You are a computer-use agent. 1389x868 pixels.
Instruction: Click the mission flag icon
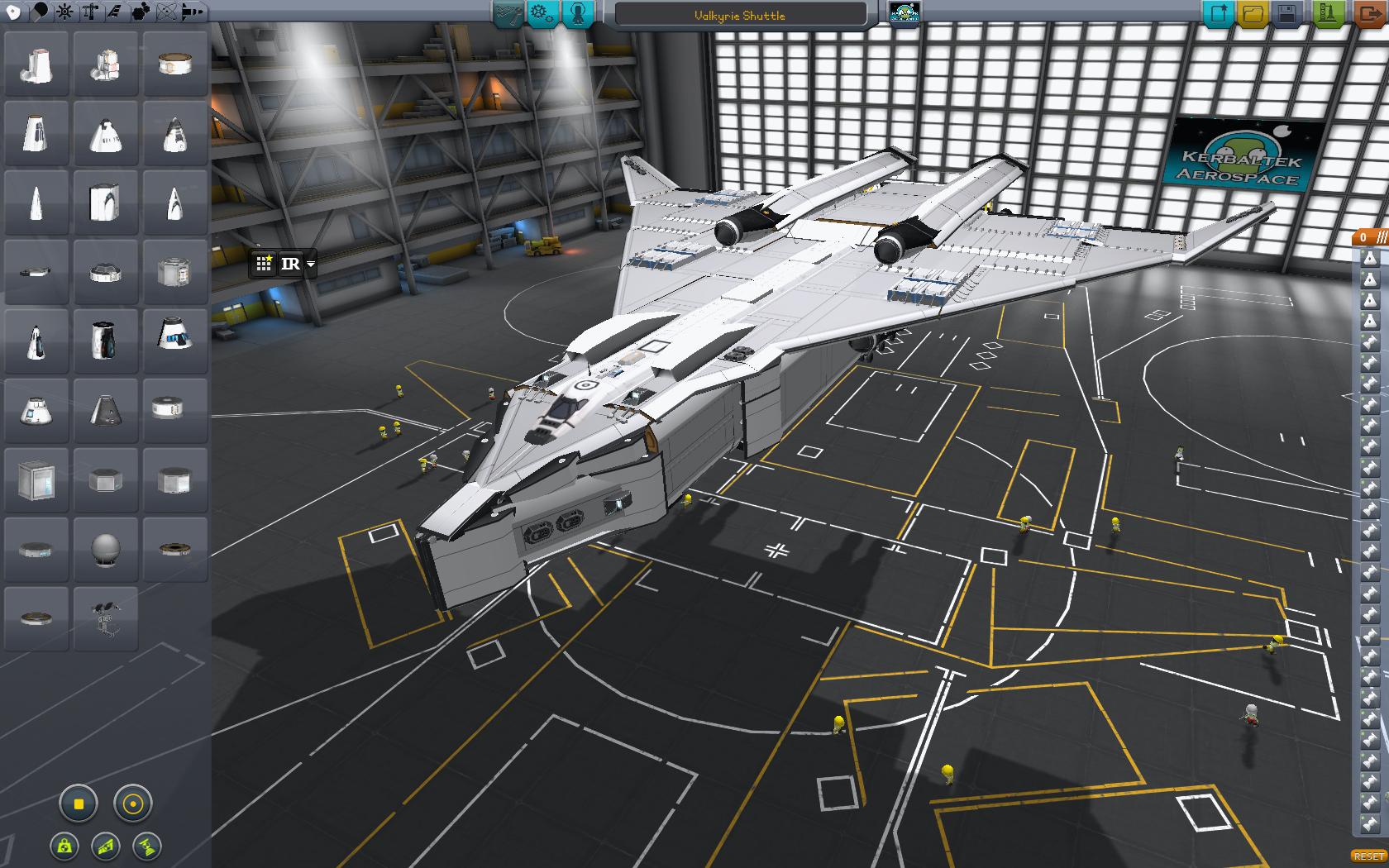click(x=904, y=14)
